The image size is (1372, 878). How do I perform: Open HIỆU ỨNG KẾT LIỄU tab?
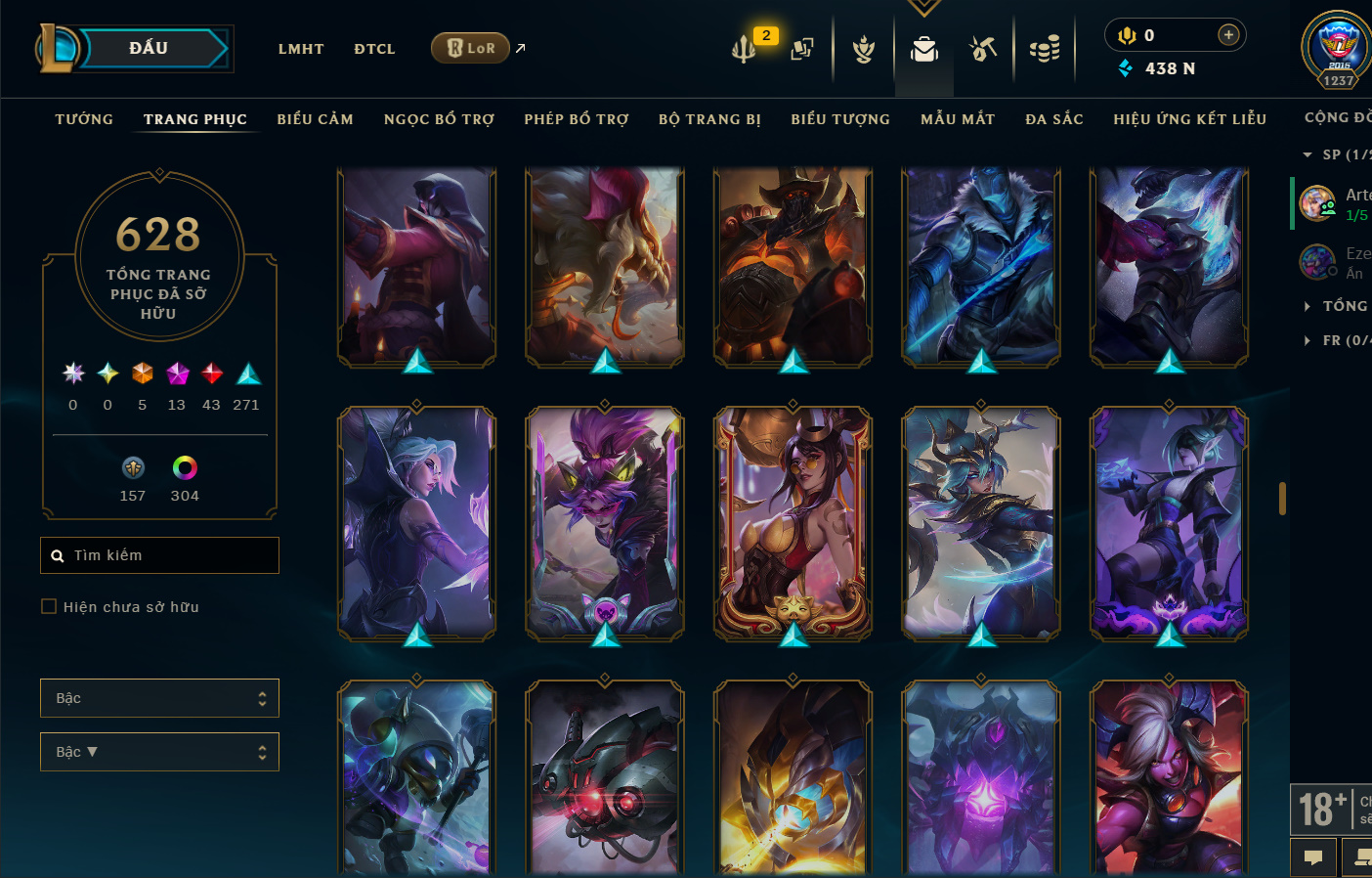1189,119
